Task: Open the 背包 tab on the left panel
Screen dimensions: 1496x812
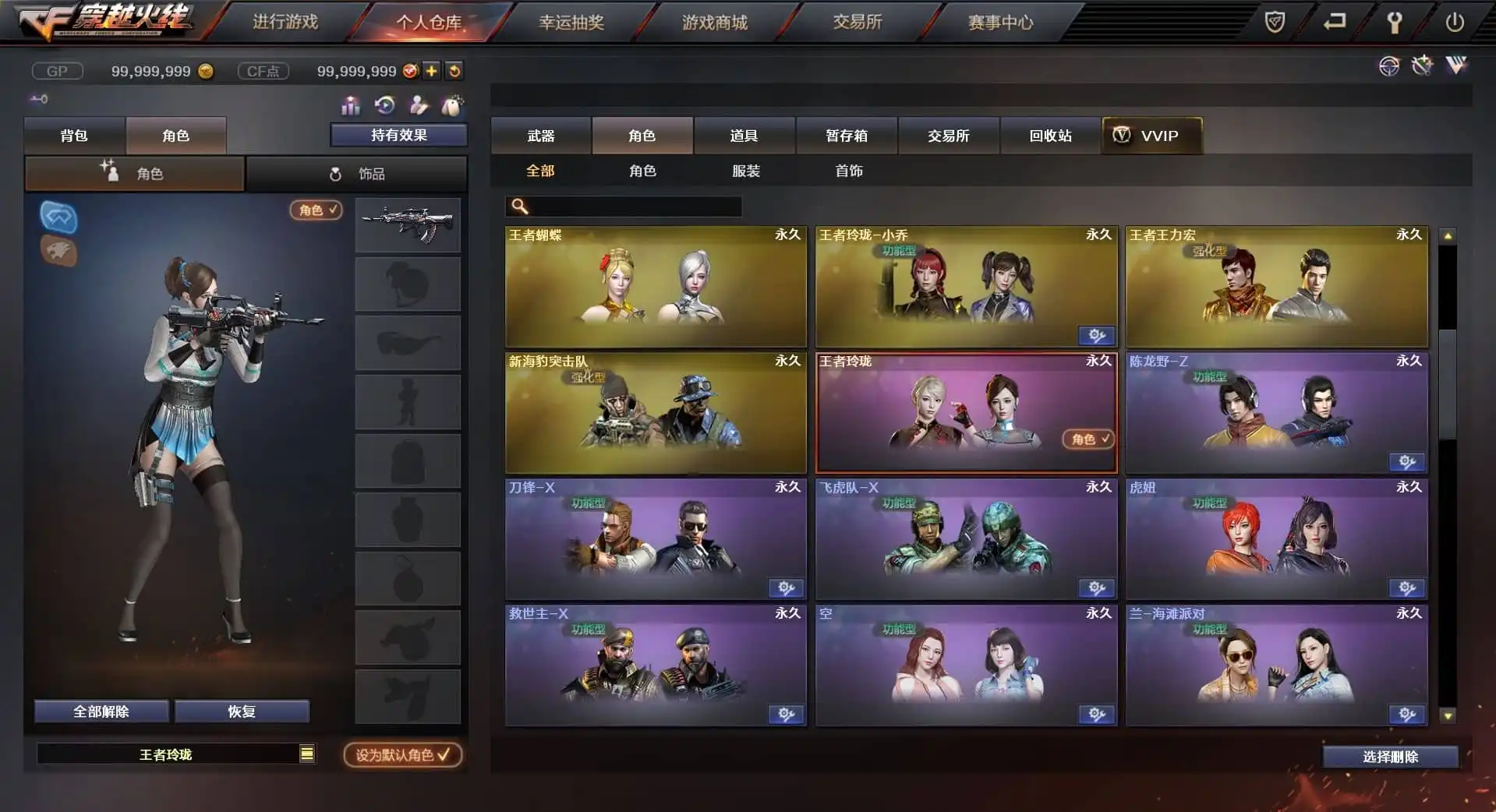Action: point(75,135)
